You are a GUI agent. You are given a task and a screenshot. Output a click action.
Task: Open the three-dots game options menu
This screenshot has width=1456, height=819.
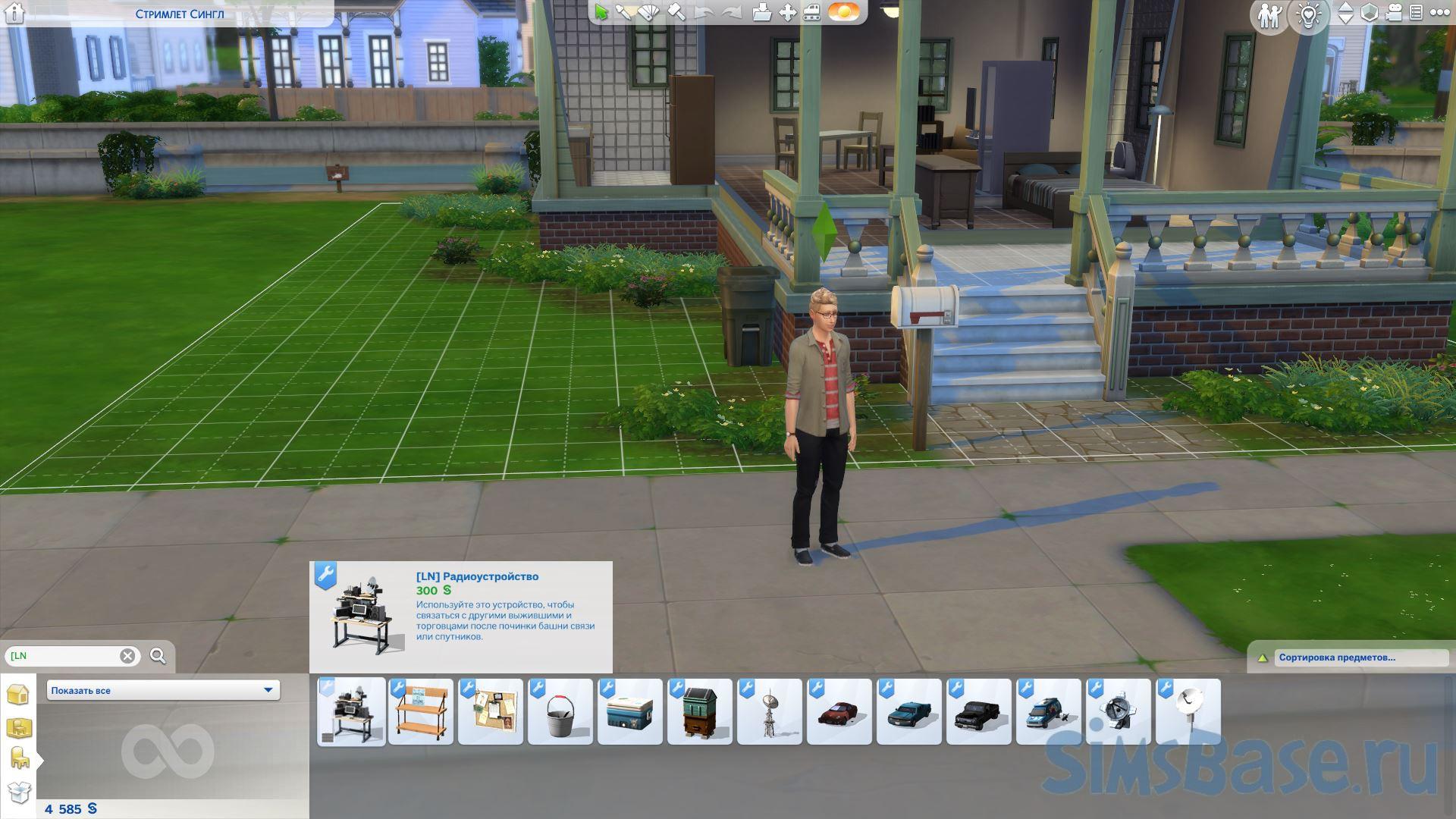click(1439, 13)
